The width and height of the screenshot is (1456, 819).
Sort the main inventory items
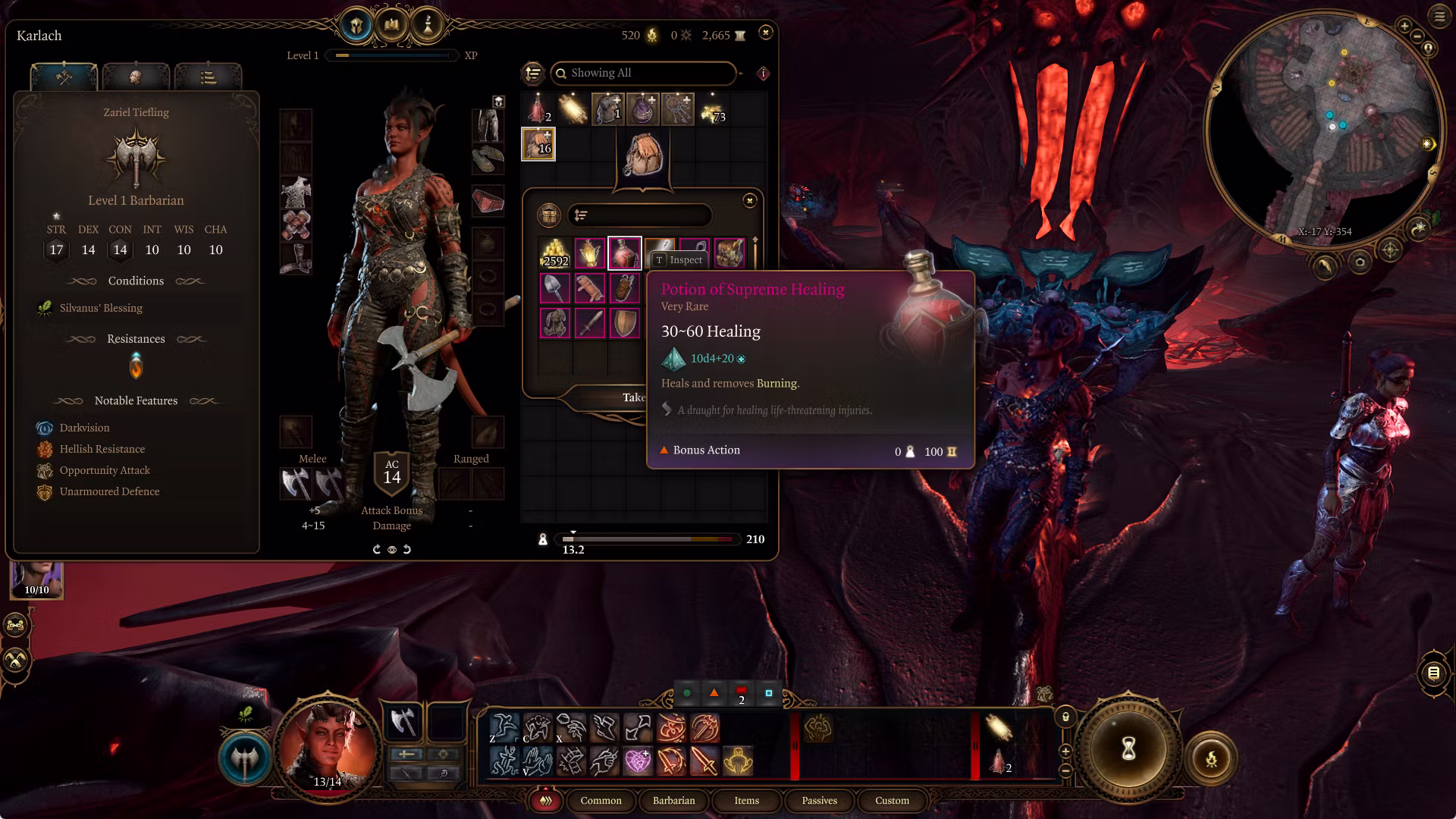533,73
